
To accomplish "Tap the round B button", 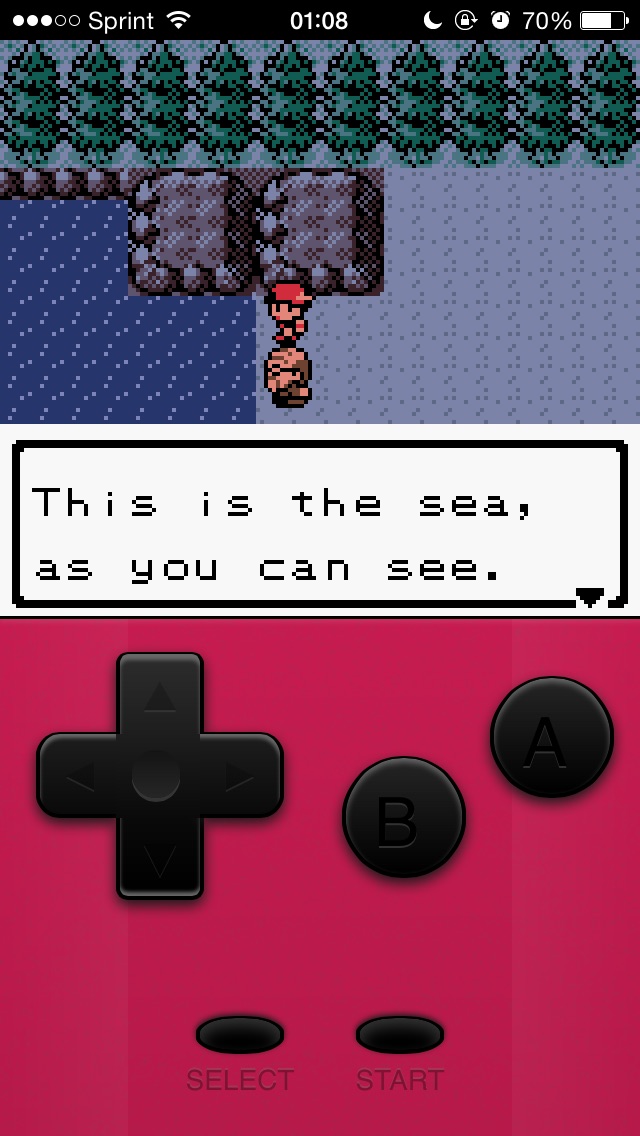I will [404, 817].
